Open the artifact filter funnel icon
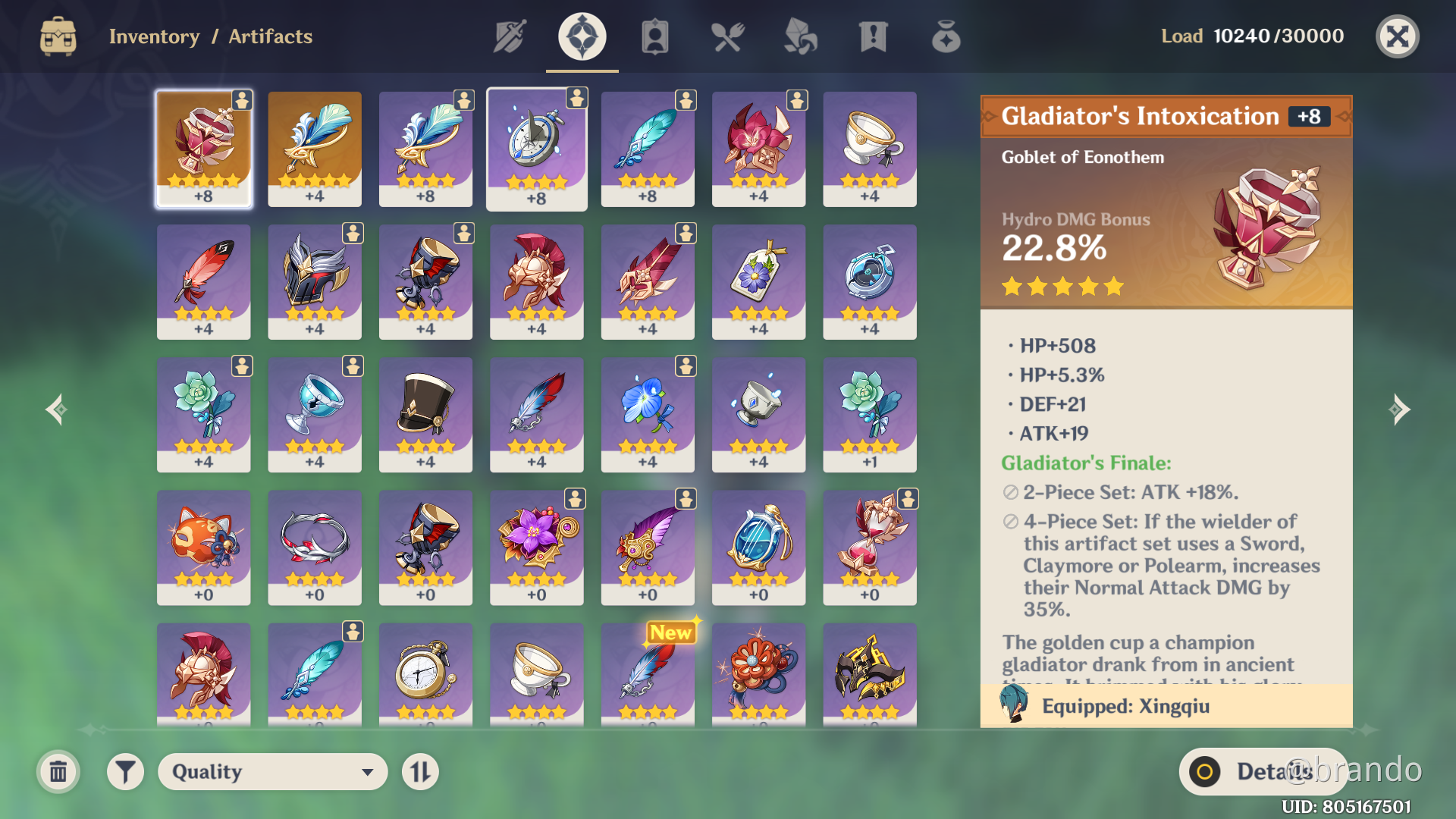Screen dimensions: 1456x819 [x=126, y=771]
